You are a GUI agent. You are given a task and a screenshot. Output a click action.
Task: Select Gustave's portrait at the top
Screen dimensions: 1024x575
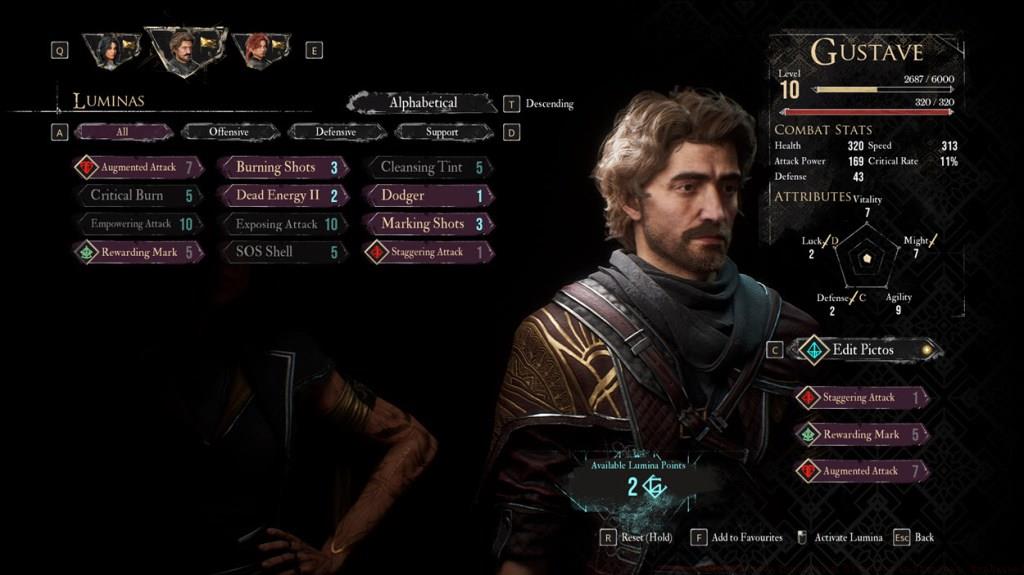(184, 49)
